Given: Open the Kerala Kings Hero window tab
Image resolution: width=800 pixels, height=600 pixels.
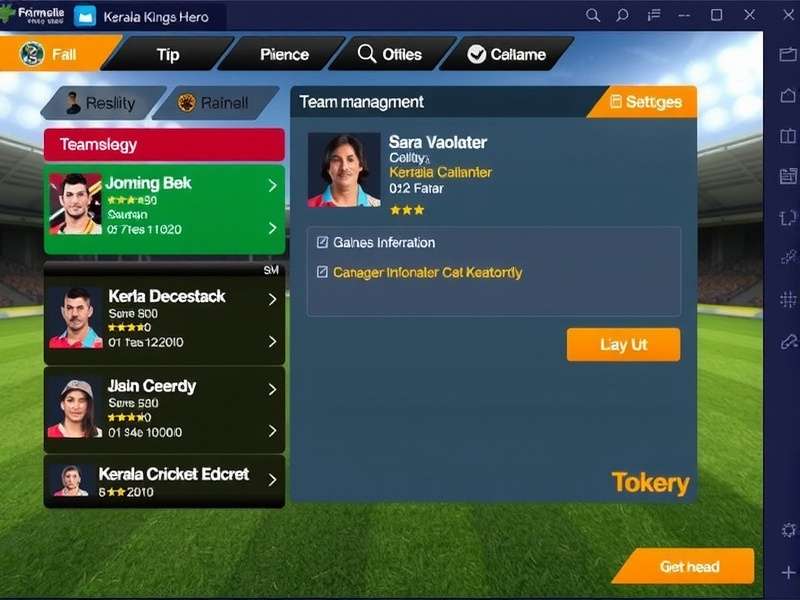Looking at the screenshot, I should (x=148, y=17).
